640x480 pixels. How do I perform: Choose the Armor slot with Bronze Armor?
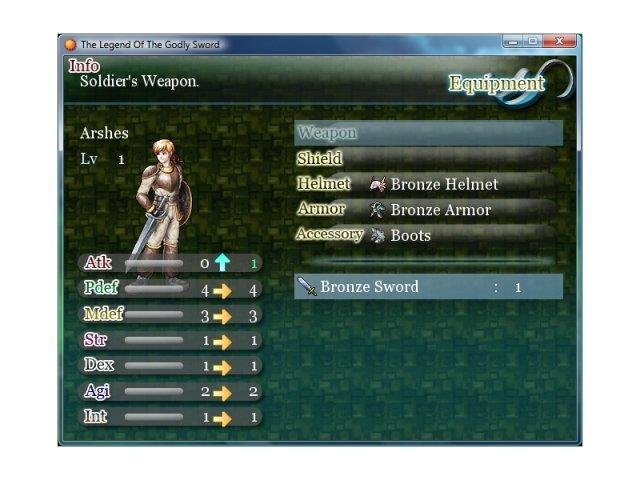[428, 210]
